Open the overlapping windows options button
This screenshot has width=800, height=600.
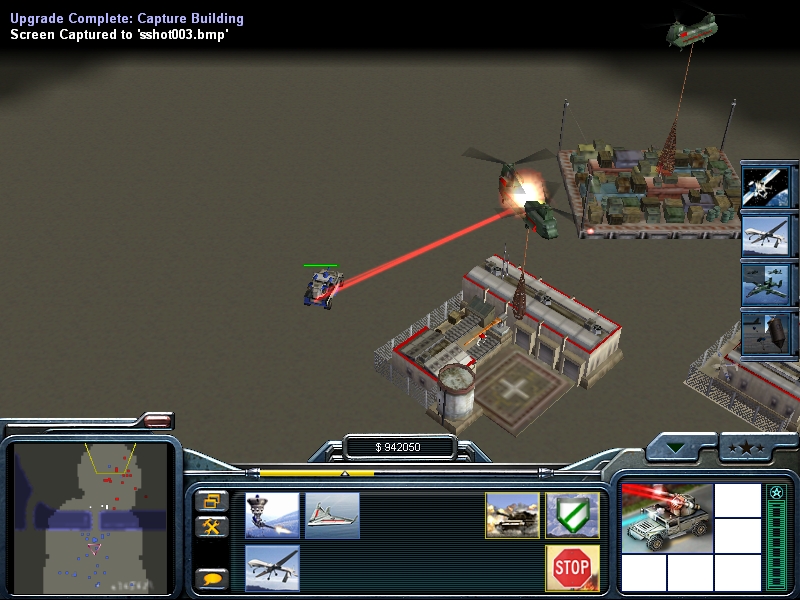tap(211, 500)
